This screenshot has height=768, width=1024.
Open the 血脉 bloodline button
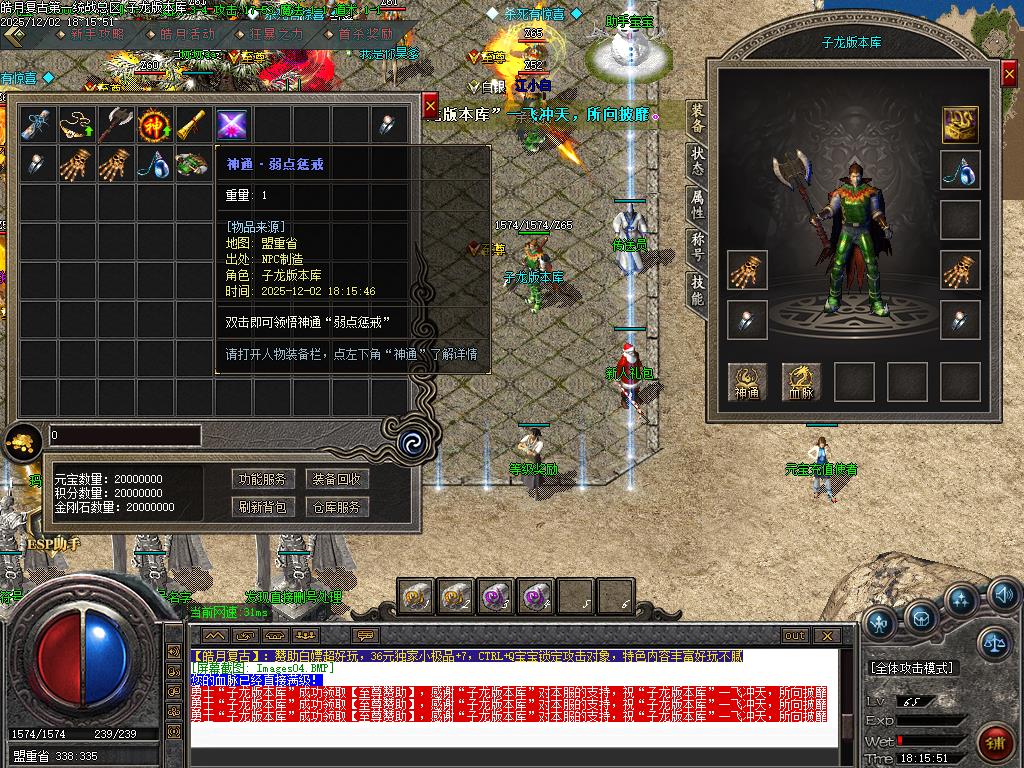pyautogui.click(x=800, y=382)
